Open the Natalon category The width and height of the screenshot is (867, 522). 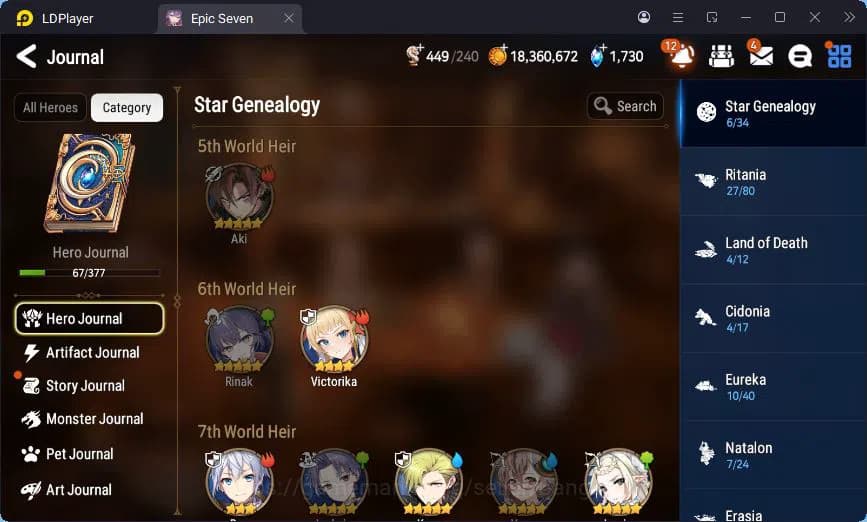[x=772, y=455]
